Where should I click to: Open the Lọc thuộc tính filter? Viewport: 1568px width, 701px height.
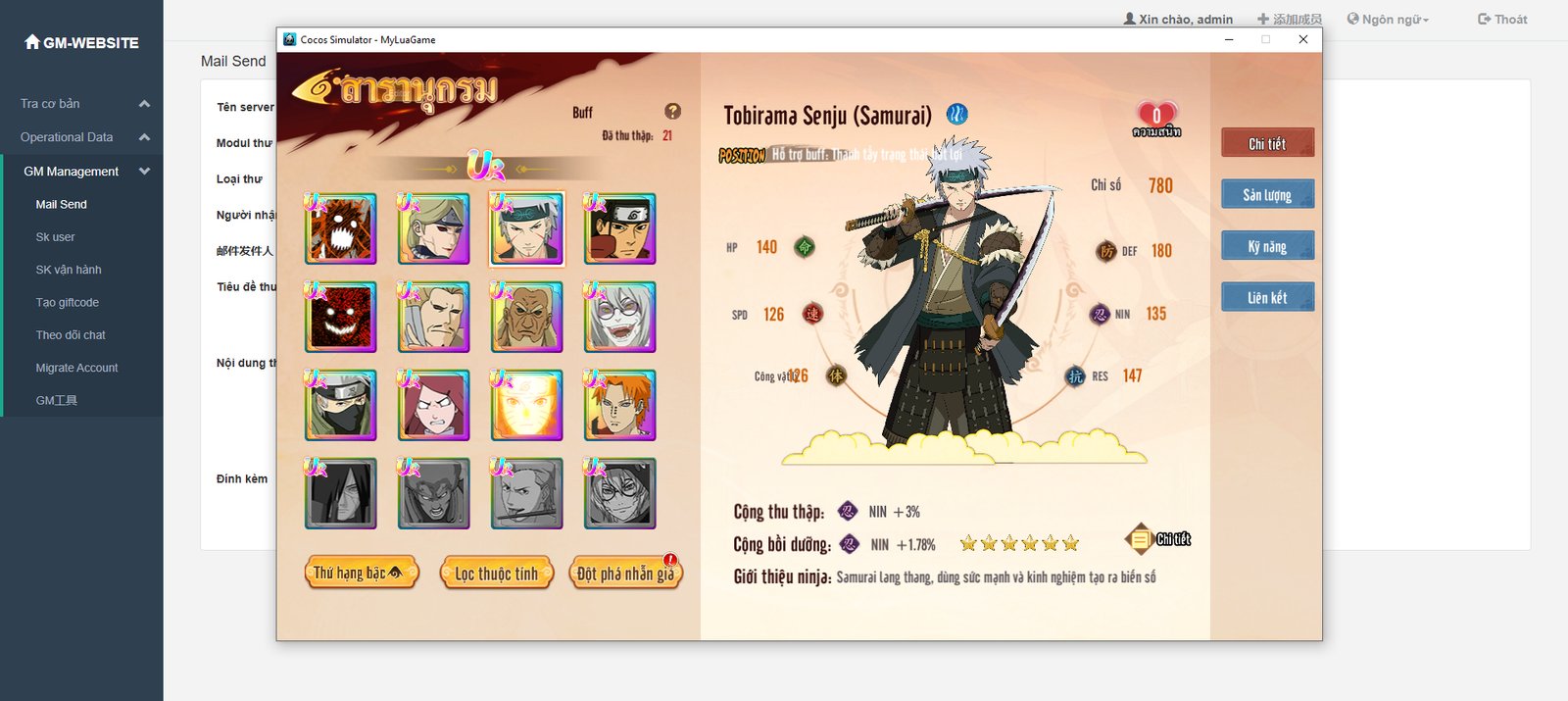[497, 574]
